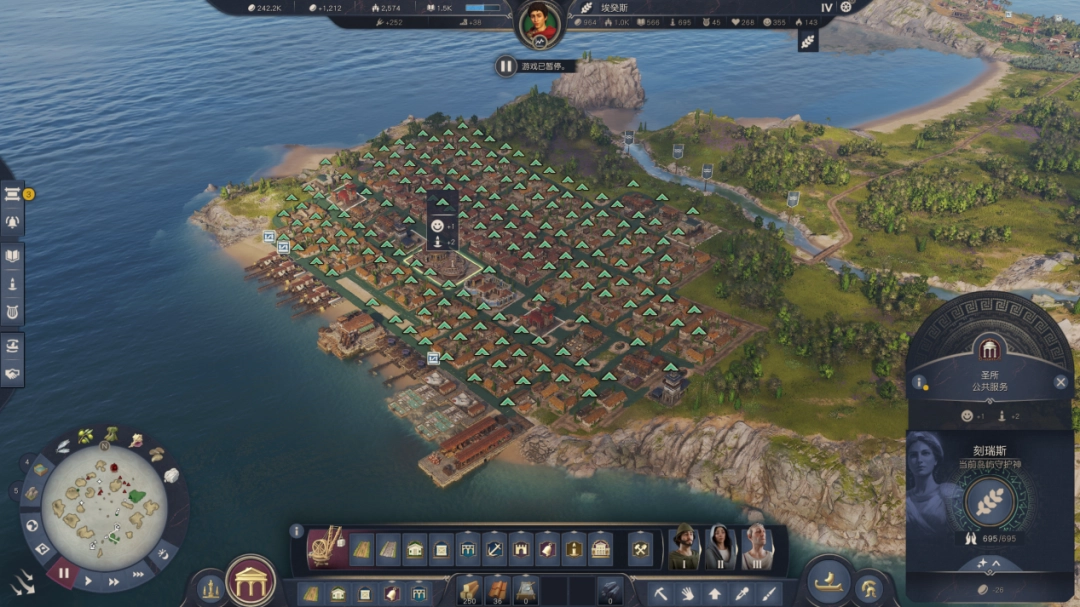This screenshot has width=1080, height=607.
Task: Set game speed to triple fast-forward
Action: [x=137, y=574]
